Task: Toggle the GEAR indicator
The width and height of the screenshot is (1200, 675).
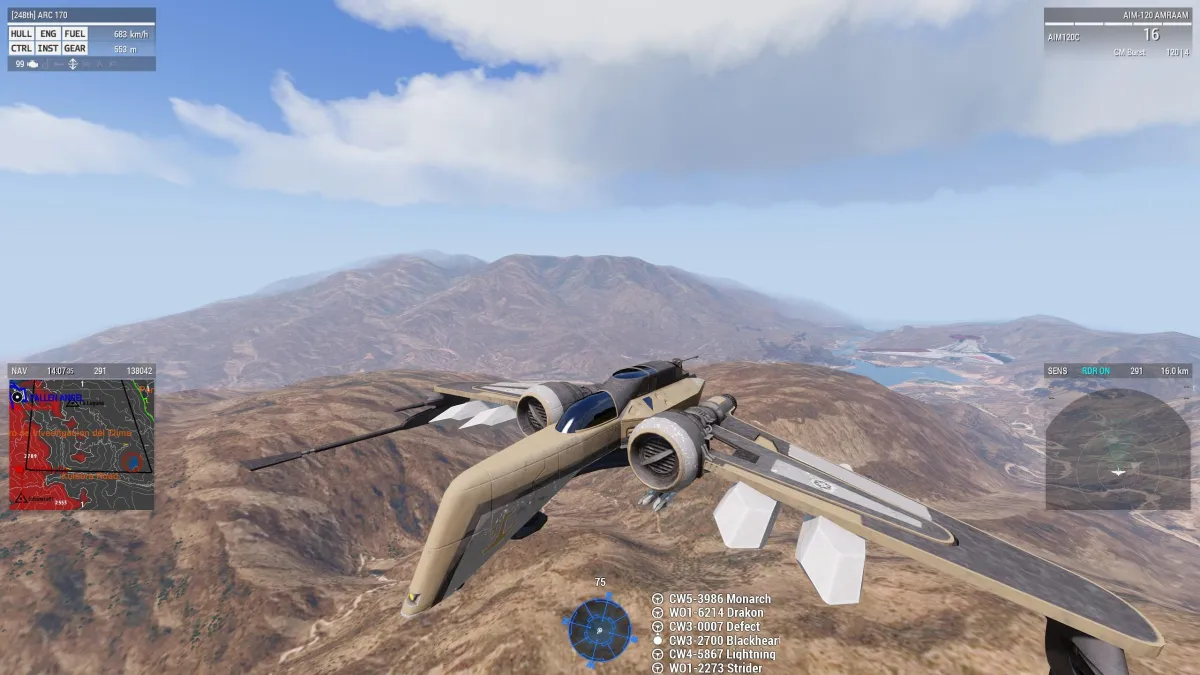Action: [75, 48]
